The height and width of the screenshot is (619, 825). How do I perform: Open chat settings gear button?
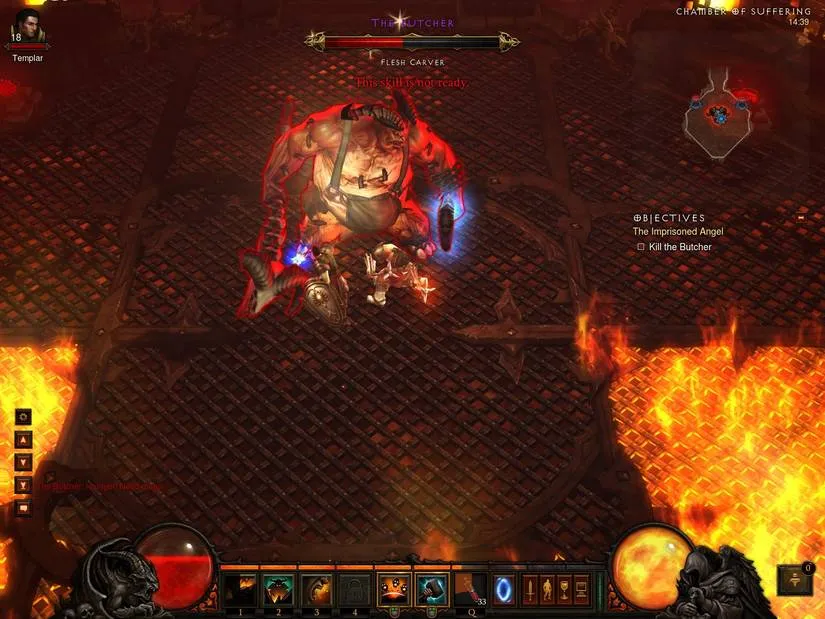click(24, 416)
